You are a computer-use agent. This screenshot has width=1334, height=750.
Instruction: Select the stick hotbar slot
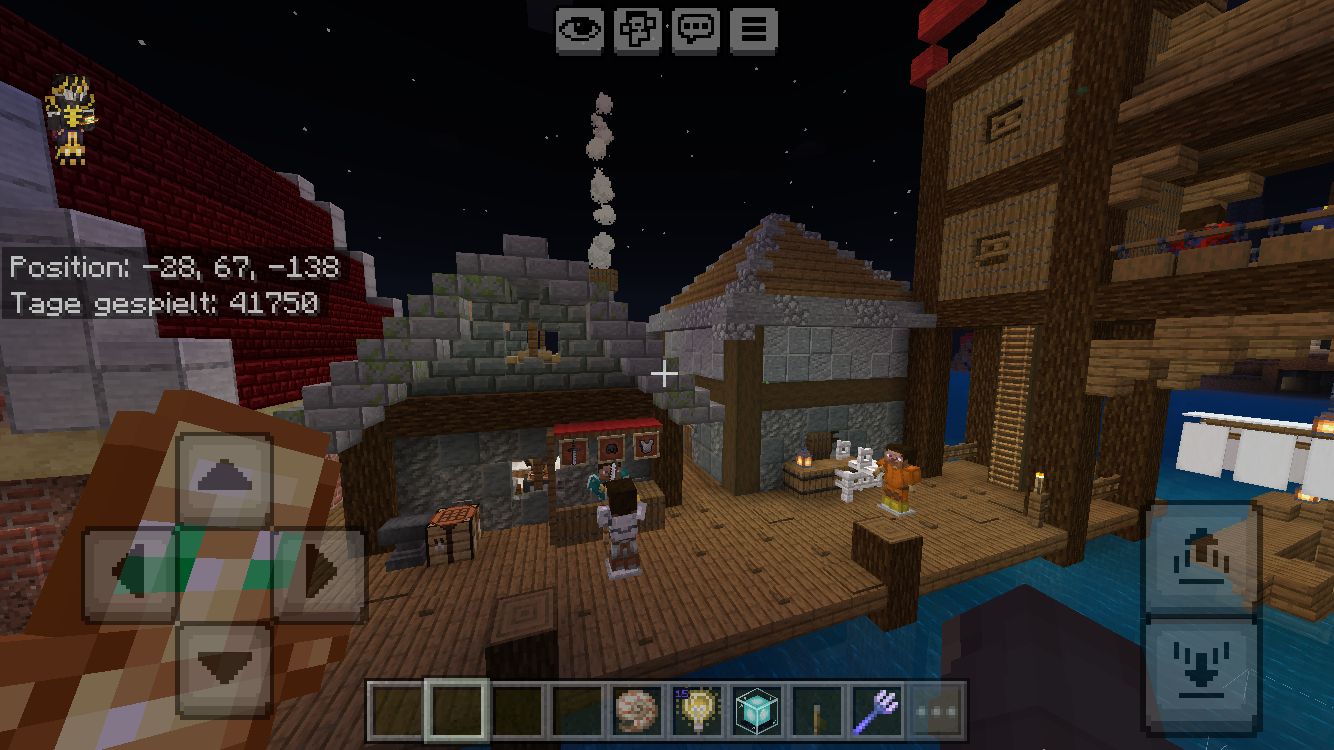(x=816, y=712)
